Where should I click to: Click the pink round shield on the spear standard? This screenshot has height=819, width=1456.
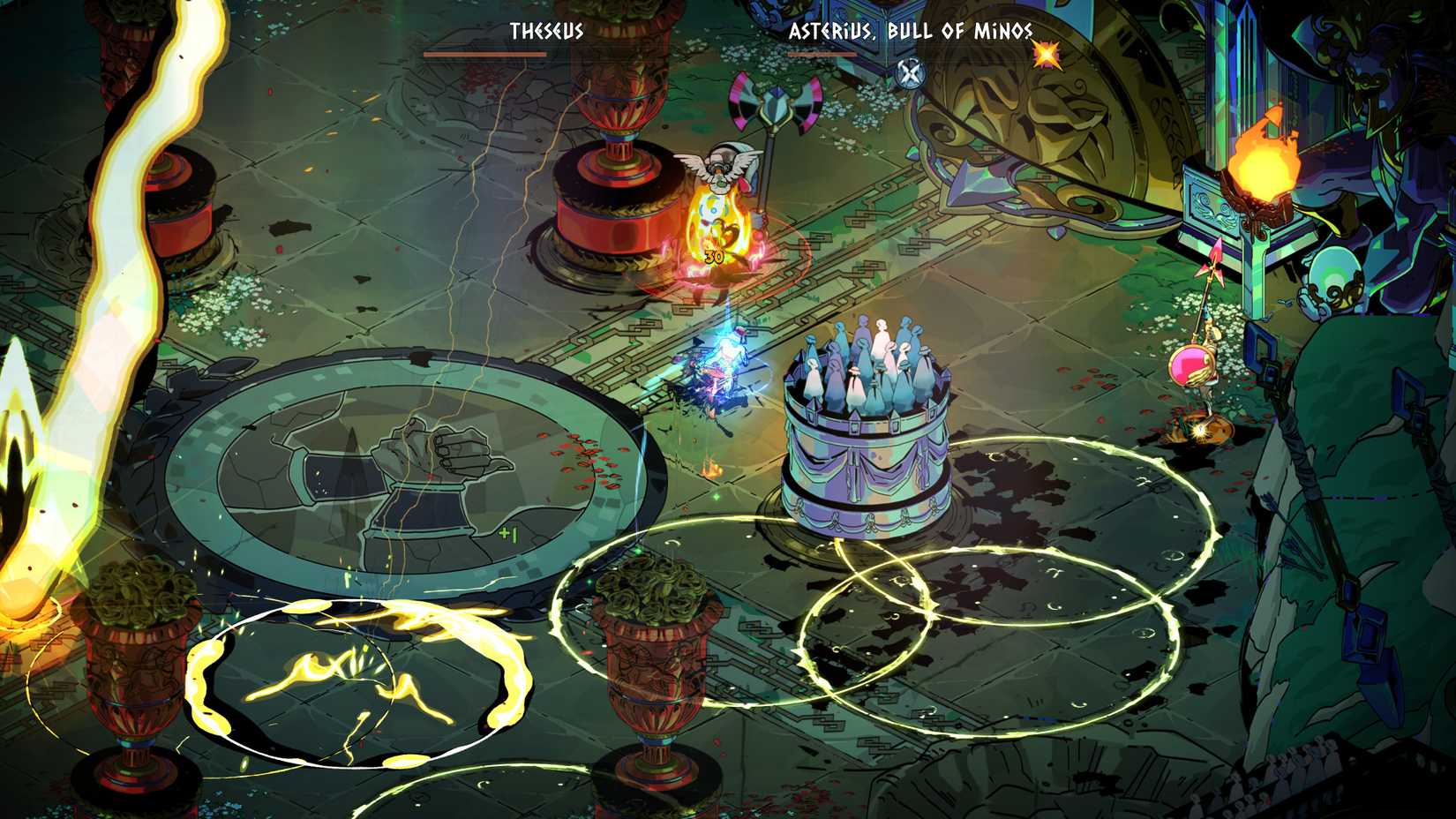(1191, 366)
